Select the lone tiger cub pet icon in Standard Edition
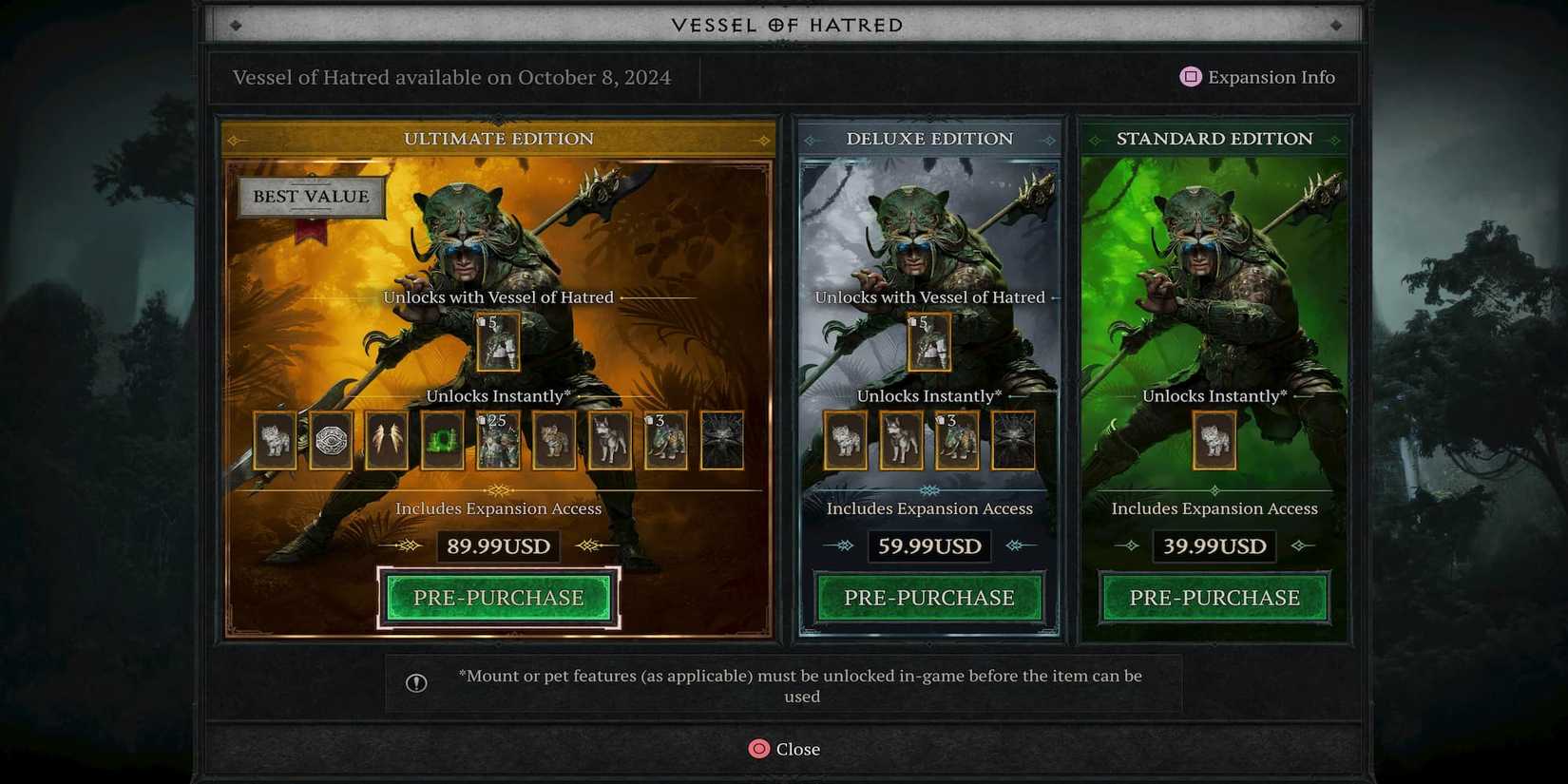 click(1214, 442)
